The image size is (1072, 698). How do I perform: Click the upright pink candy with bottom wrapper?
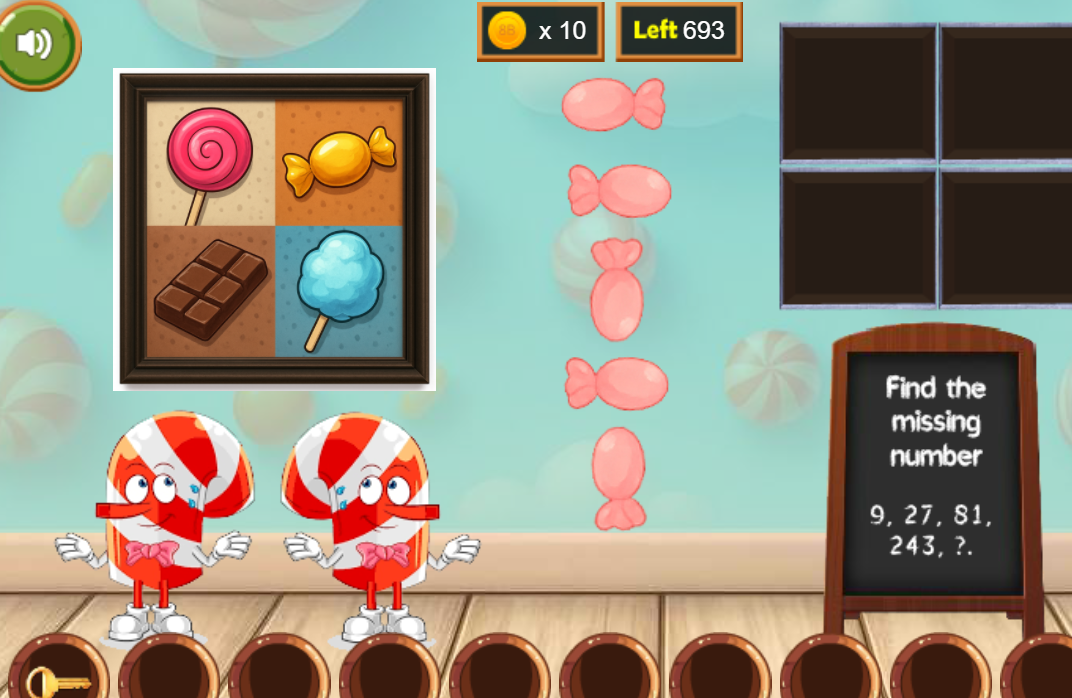619,477
